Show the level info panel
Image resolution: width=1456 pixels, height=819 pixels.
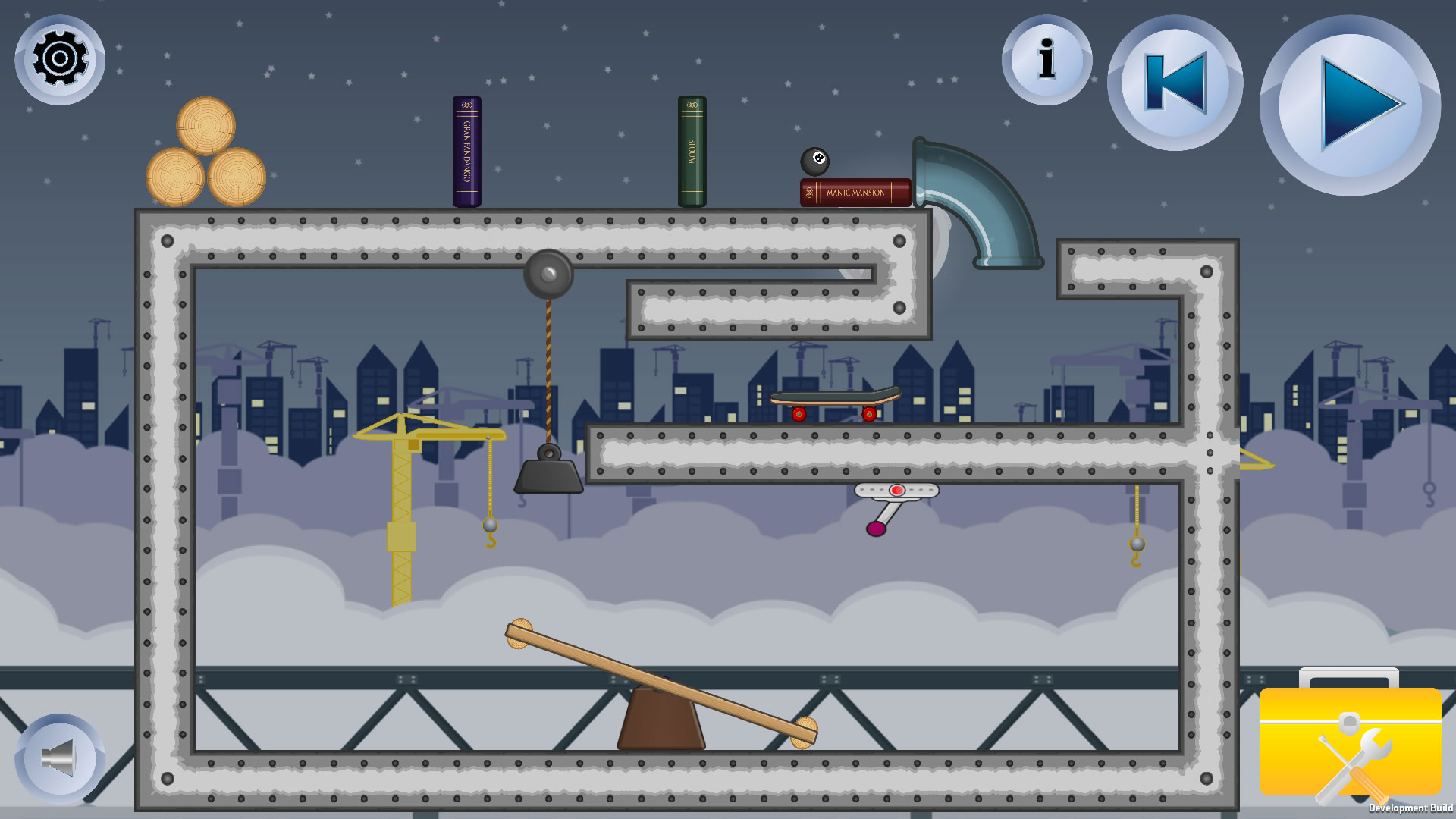(x=1046, y=60)
